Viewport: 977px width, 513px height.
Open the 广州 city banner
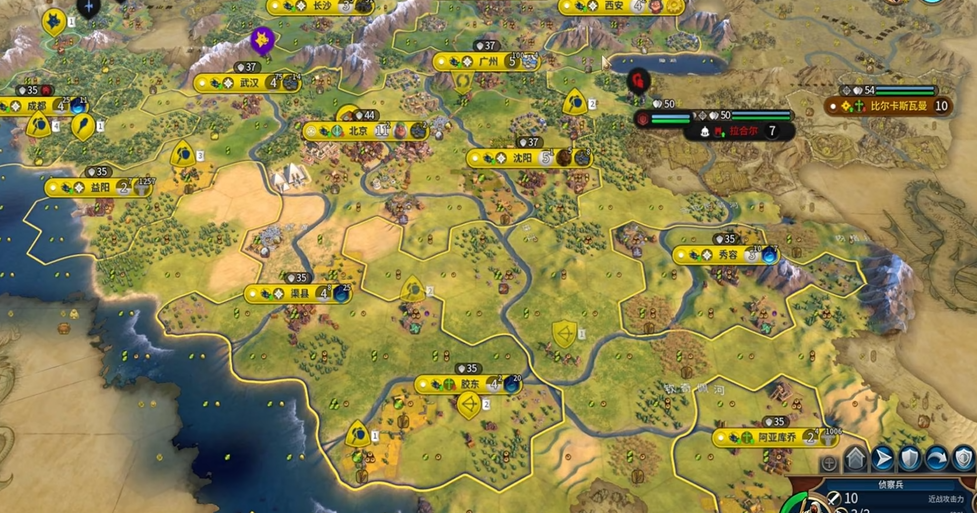[x=488, y=61]
